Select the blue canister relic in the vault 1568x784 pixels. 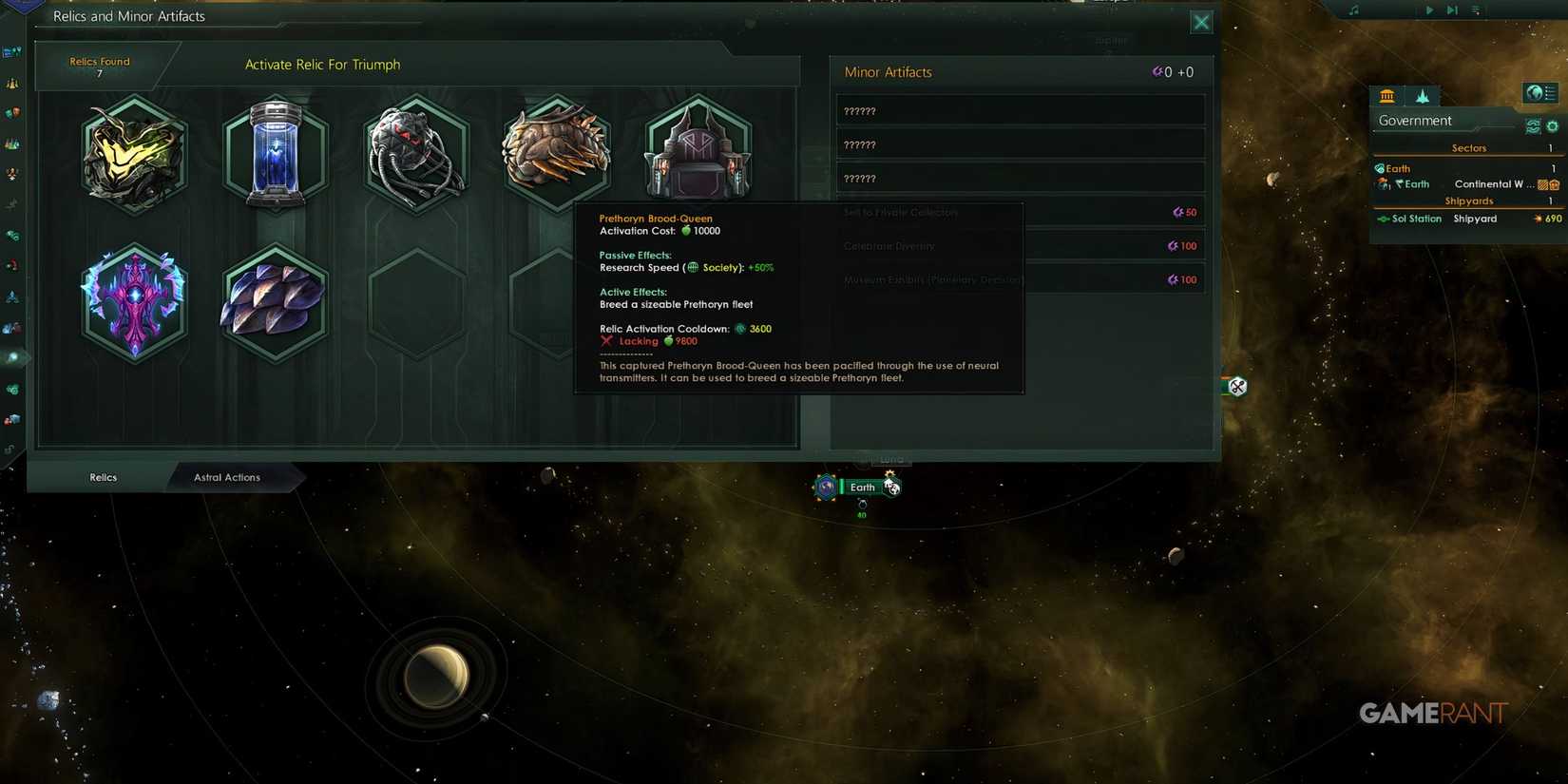[x=275, y=155]
